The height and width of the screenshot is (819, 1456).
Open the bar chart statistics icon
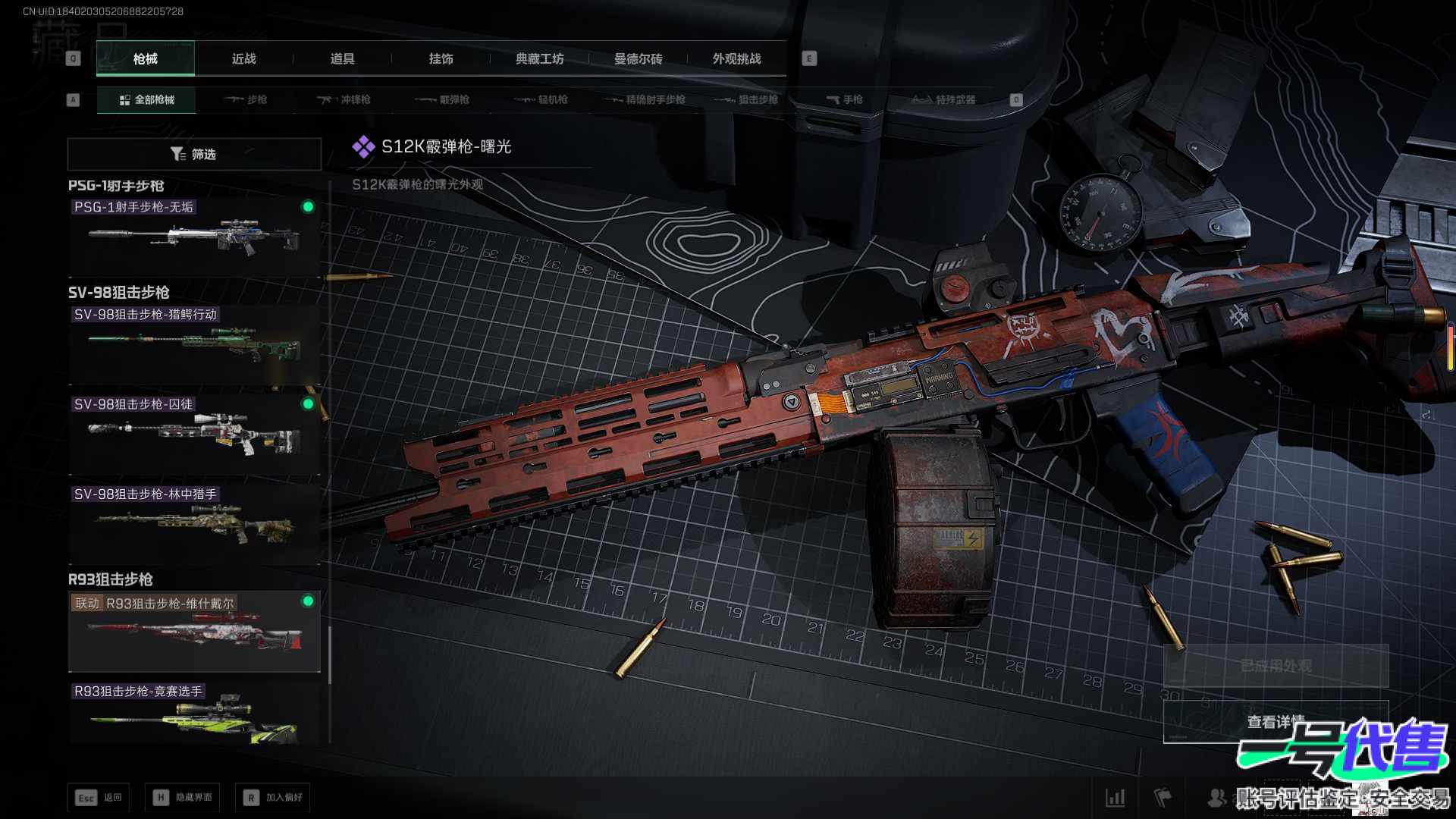pyautogui.click(x=1115, y=797)
